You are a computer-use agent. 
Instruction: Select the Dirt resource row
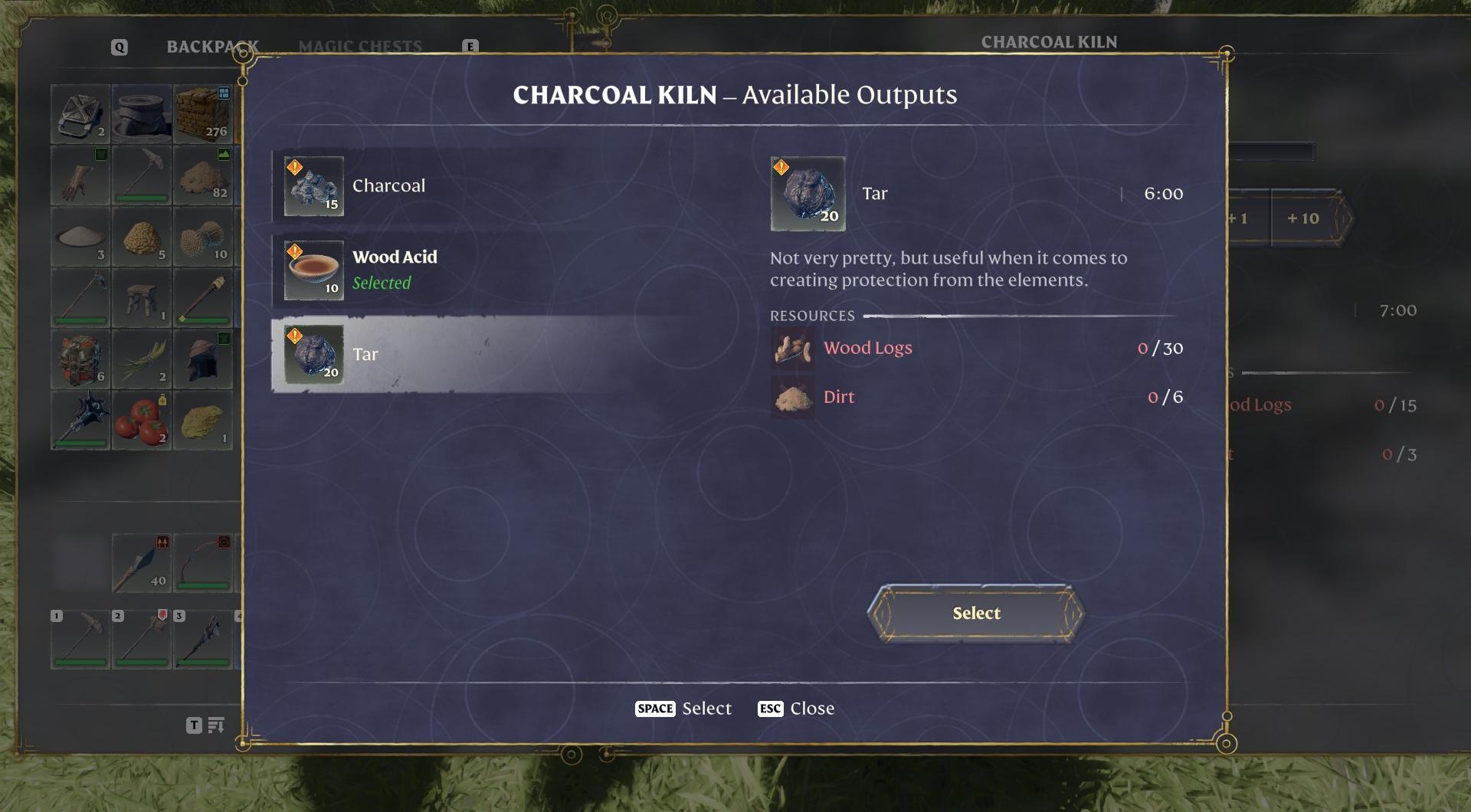coord(976,398)
